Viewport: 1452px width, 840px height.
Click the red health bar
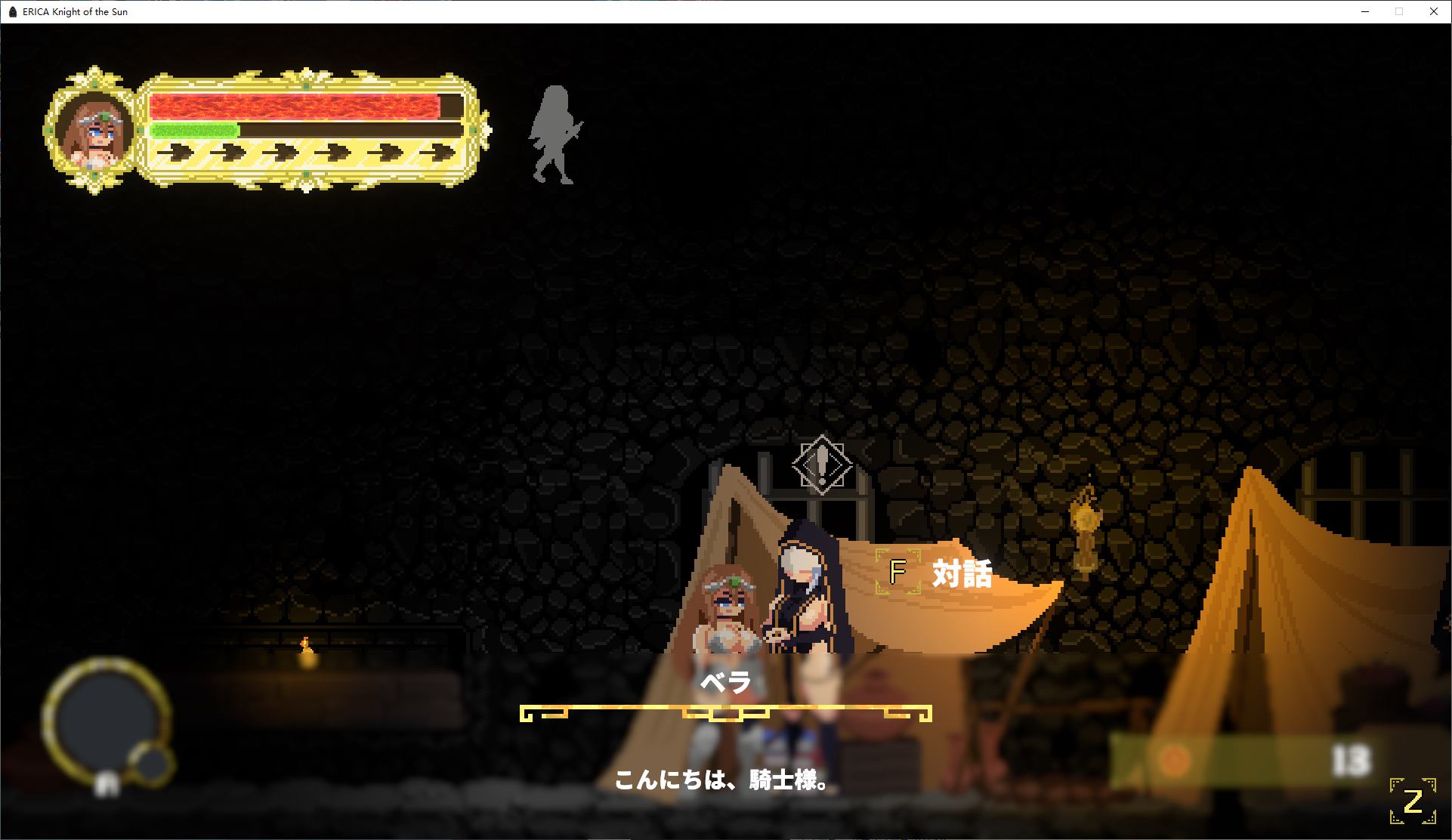click(295, 106)
